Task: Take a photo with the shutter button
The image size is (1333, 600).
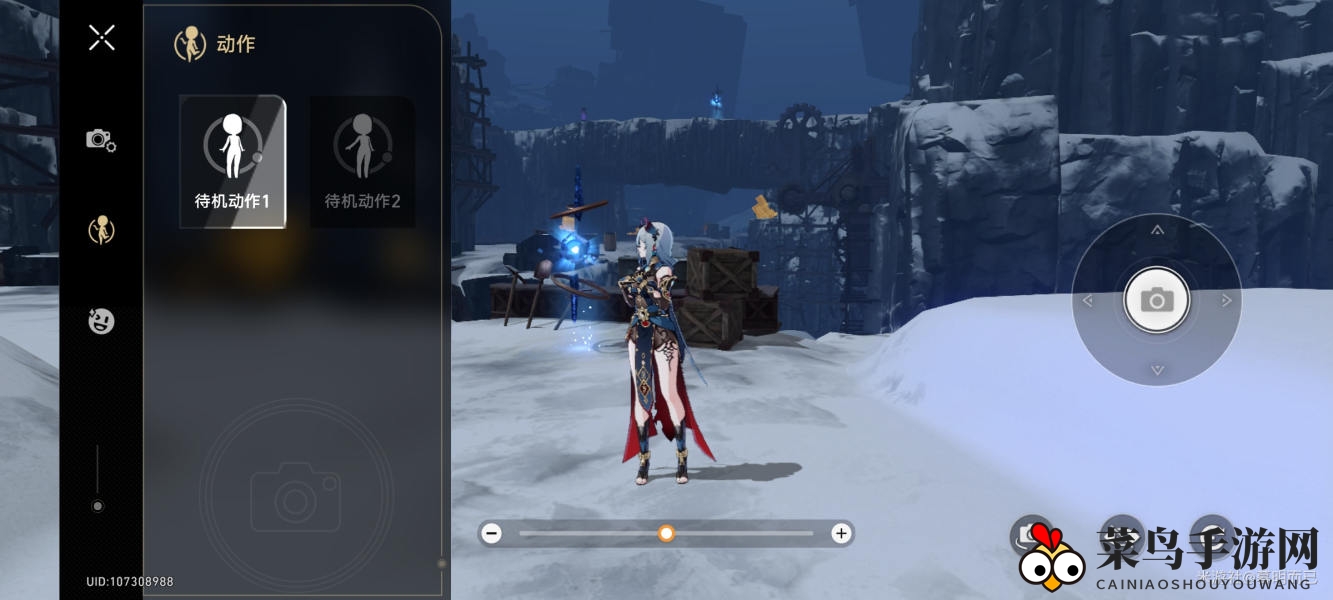Action: point(1157,299)
